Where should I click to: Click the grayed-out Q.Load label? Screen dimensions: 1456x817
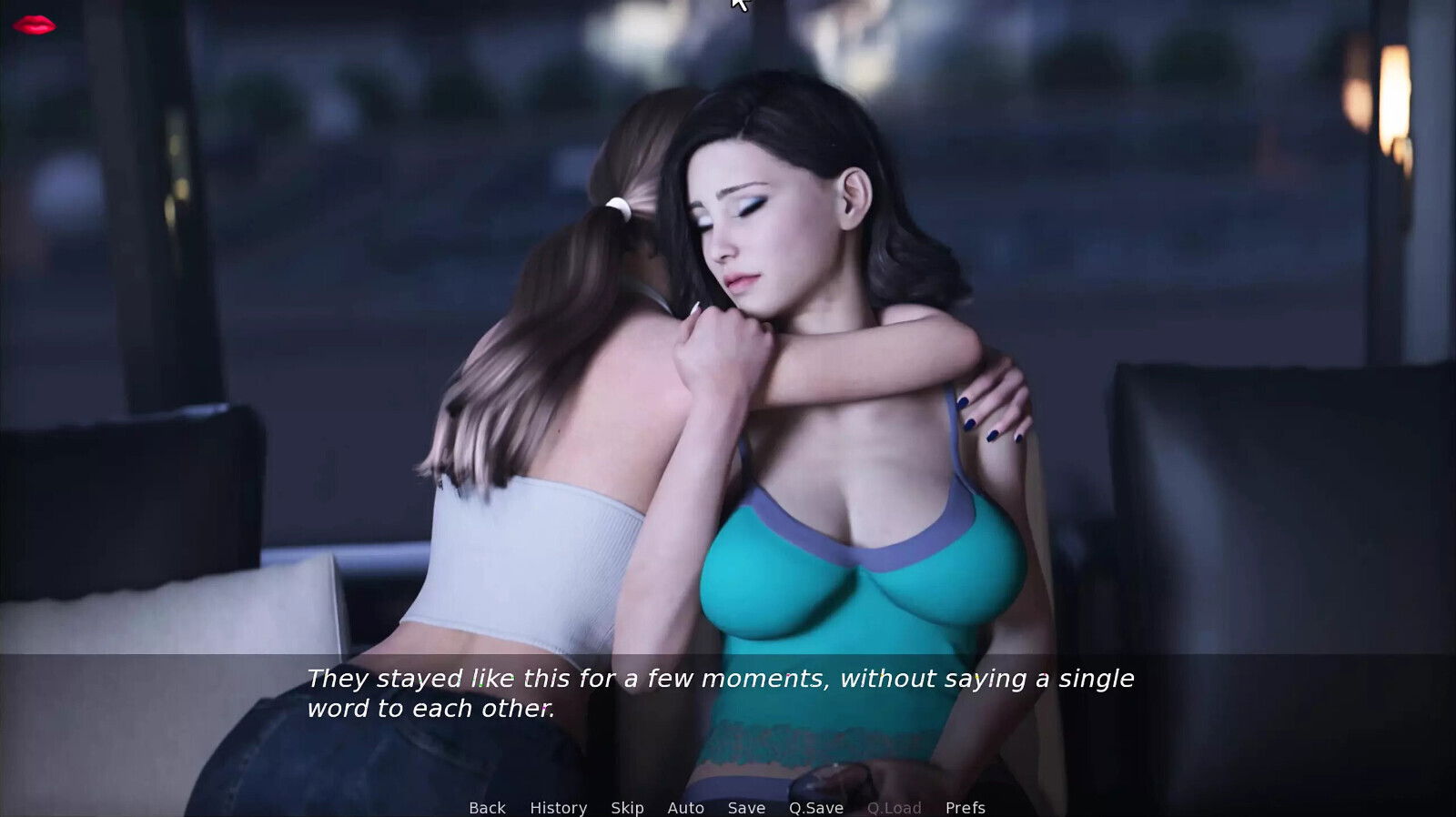(895, 808)
